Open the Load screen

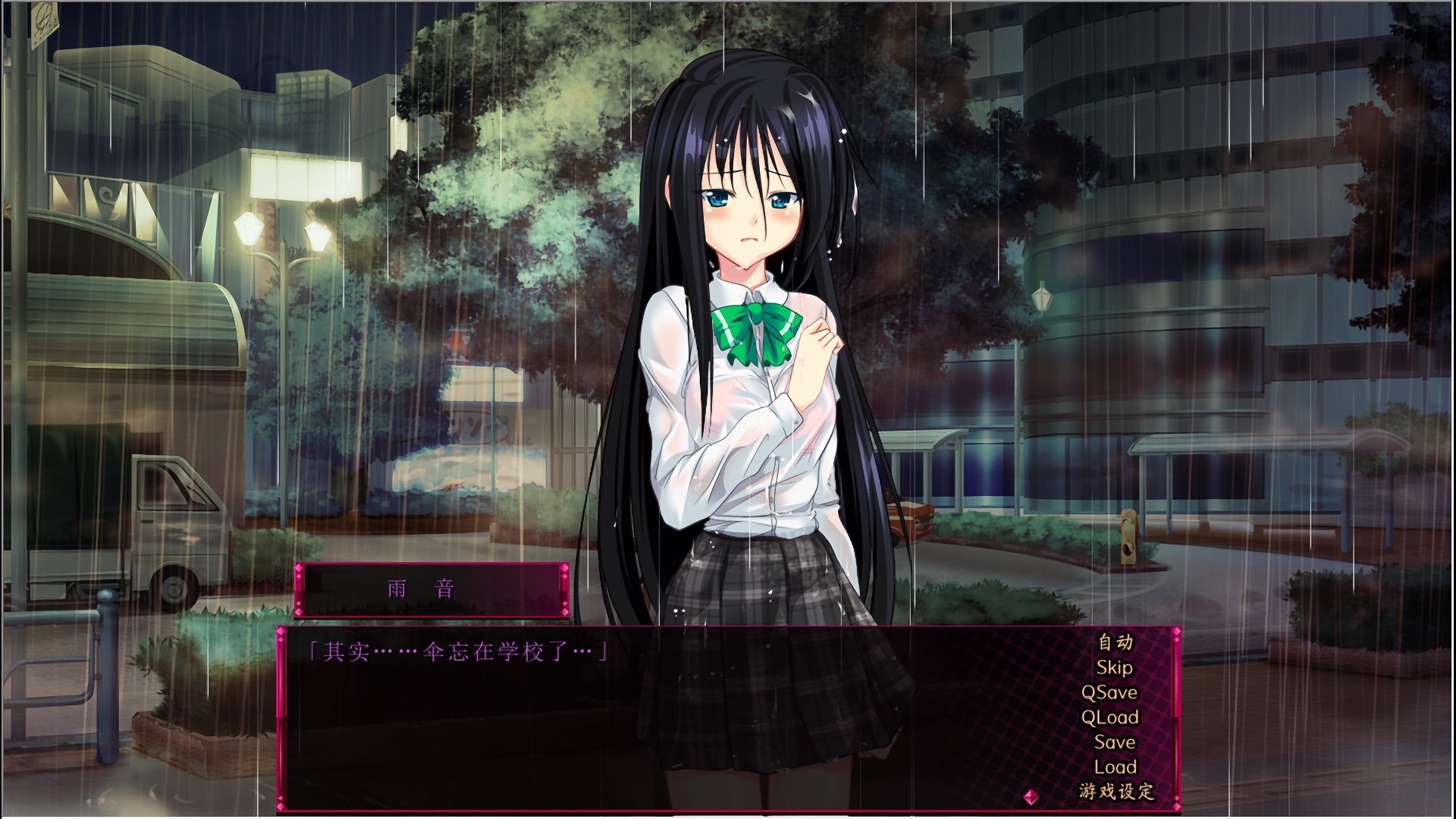(1116, 765)
